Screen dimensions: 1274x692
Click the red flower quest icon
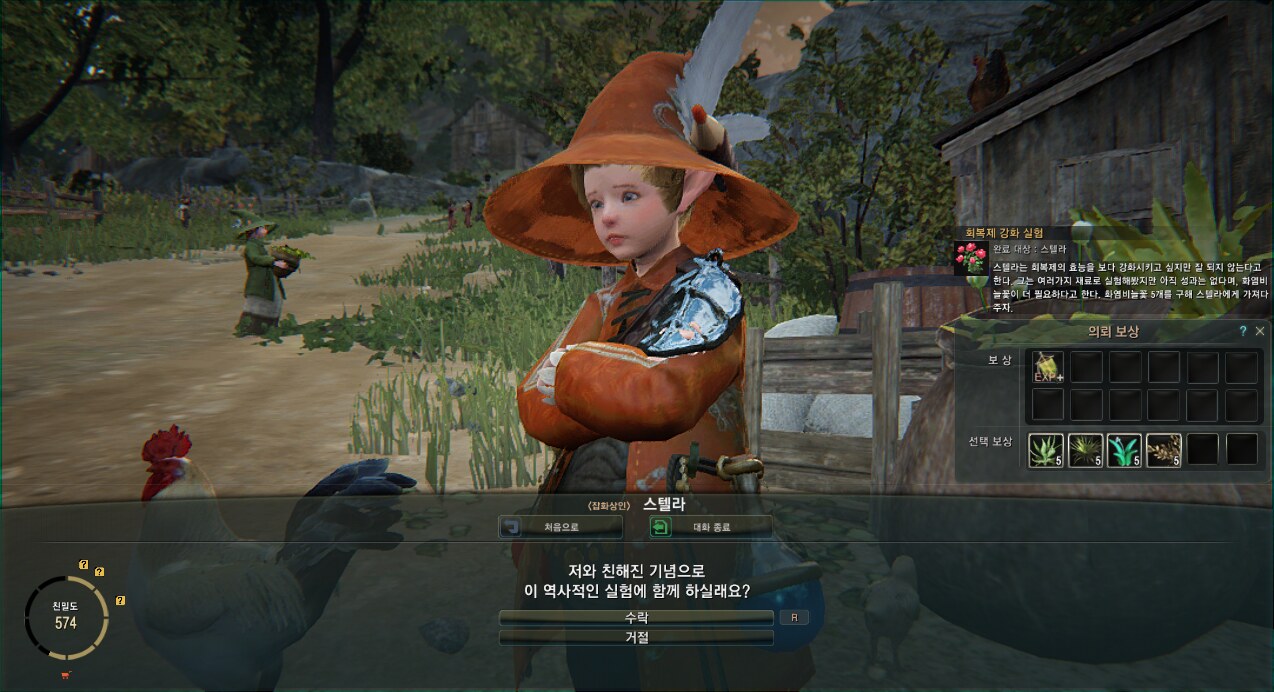[971, 259]
